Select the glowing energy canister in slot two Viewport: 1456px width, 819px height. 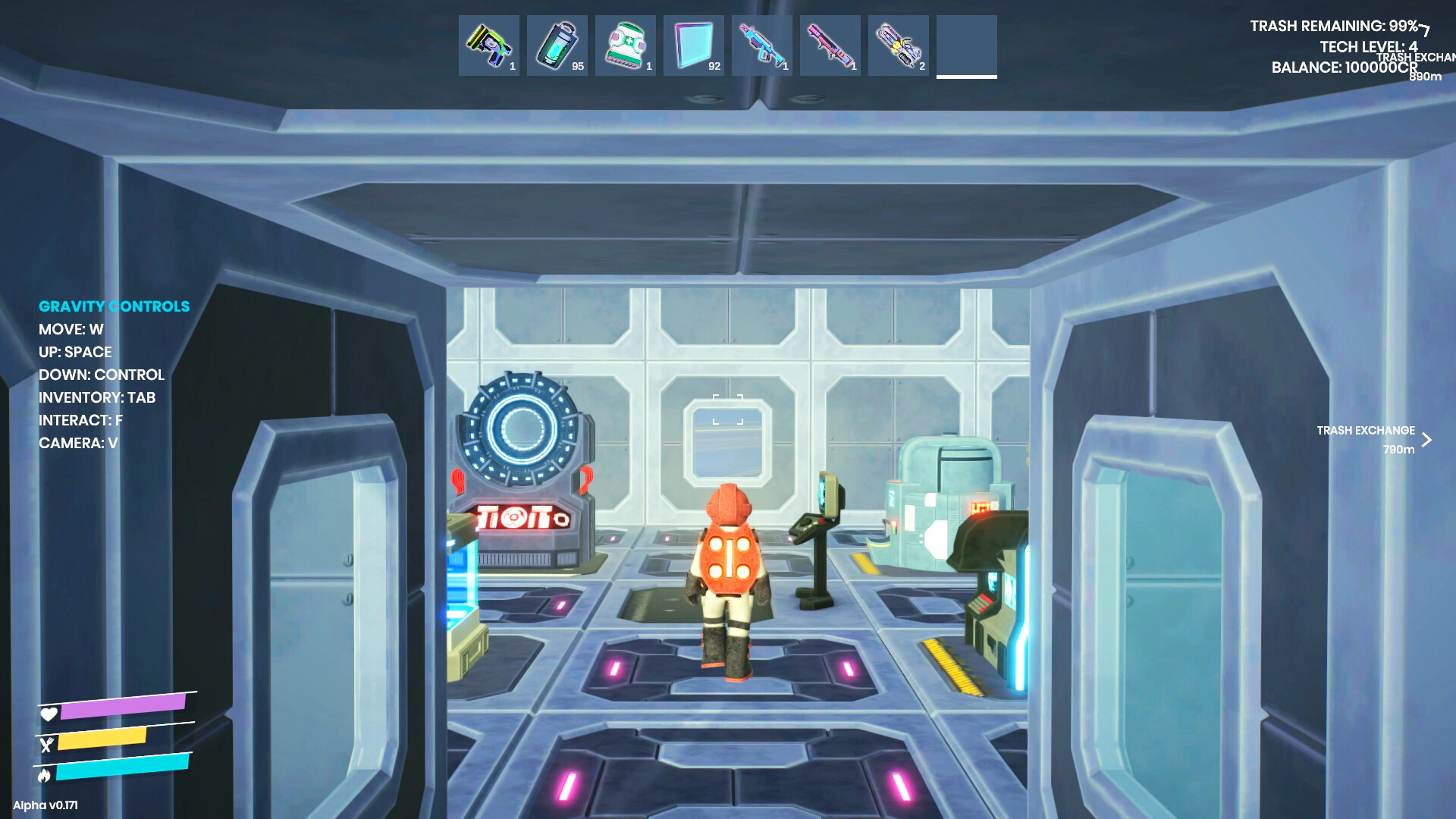point(557,45)
